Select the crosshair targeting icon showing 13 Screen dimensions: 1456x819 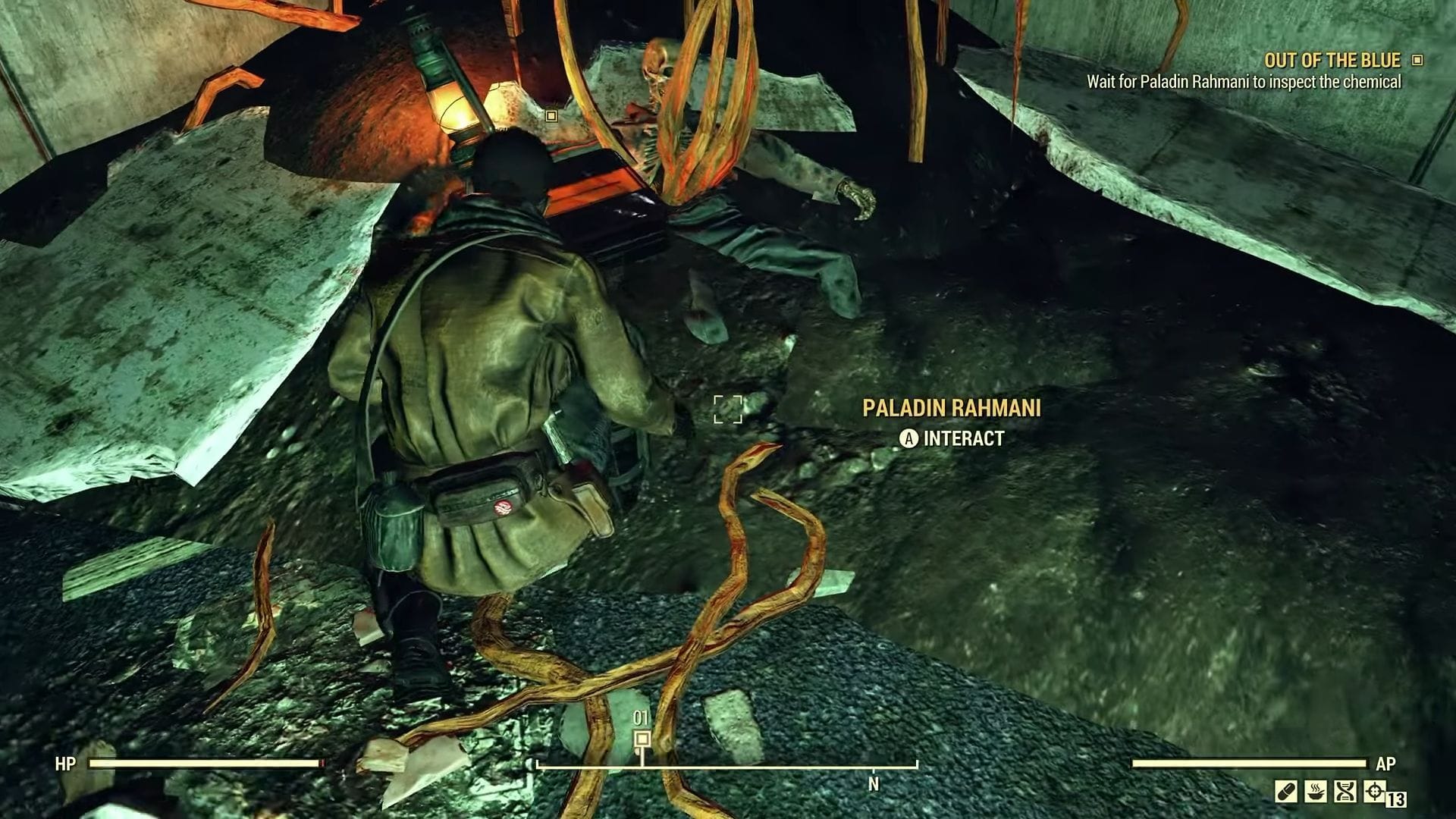[1373, 792]
